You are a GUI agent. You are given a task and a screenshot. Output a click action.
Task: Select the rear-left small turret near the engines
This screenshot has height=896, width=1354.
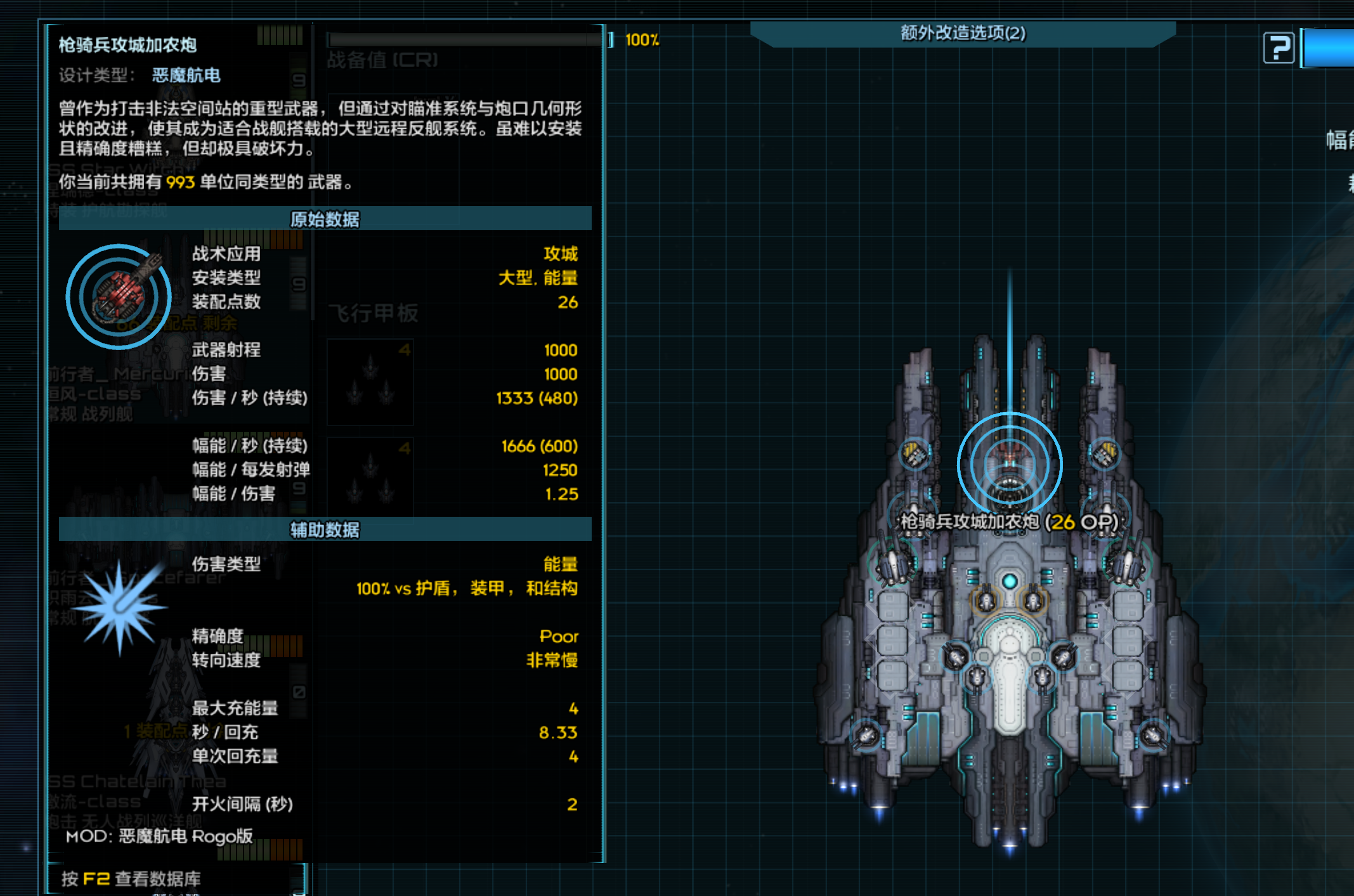tap(866, 735)
